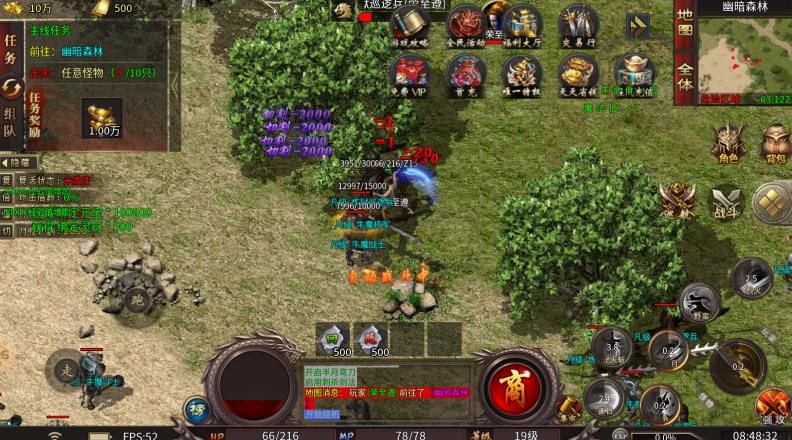
Task: Activate the 野蛮 charge skill
Action: pos(699,298)
